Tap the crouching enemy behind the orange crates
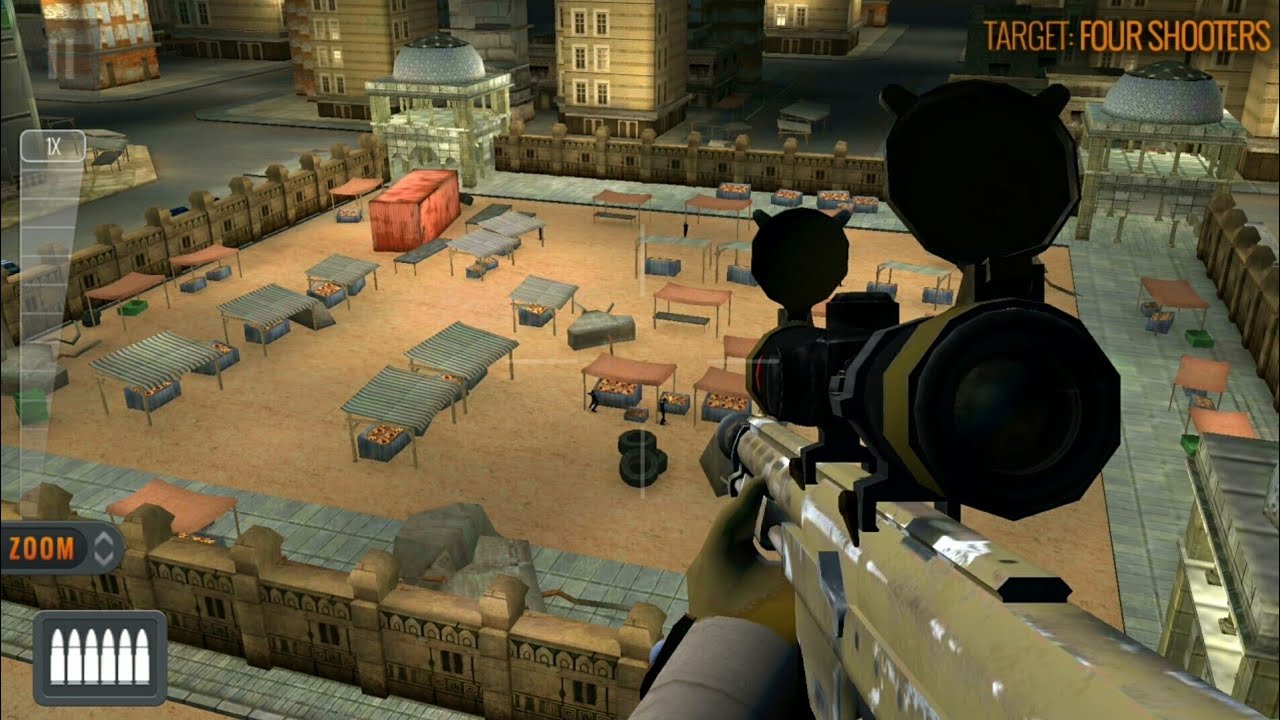1280x720 pixels. [593, 402]
